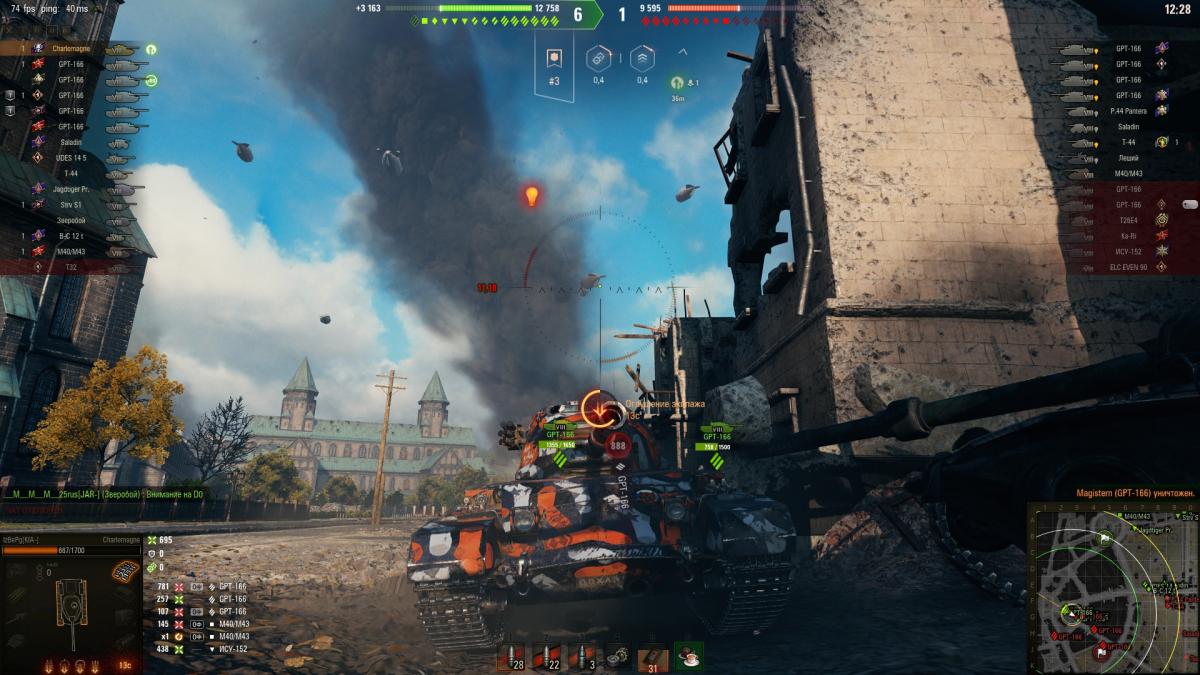Screen dimensions: 1200x675
Task: Select the #3 personal mission marker
Action: (554, 68)
